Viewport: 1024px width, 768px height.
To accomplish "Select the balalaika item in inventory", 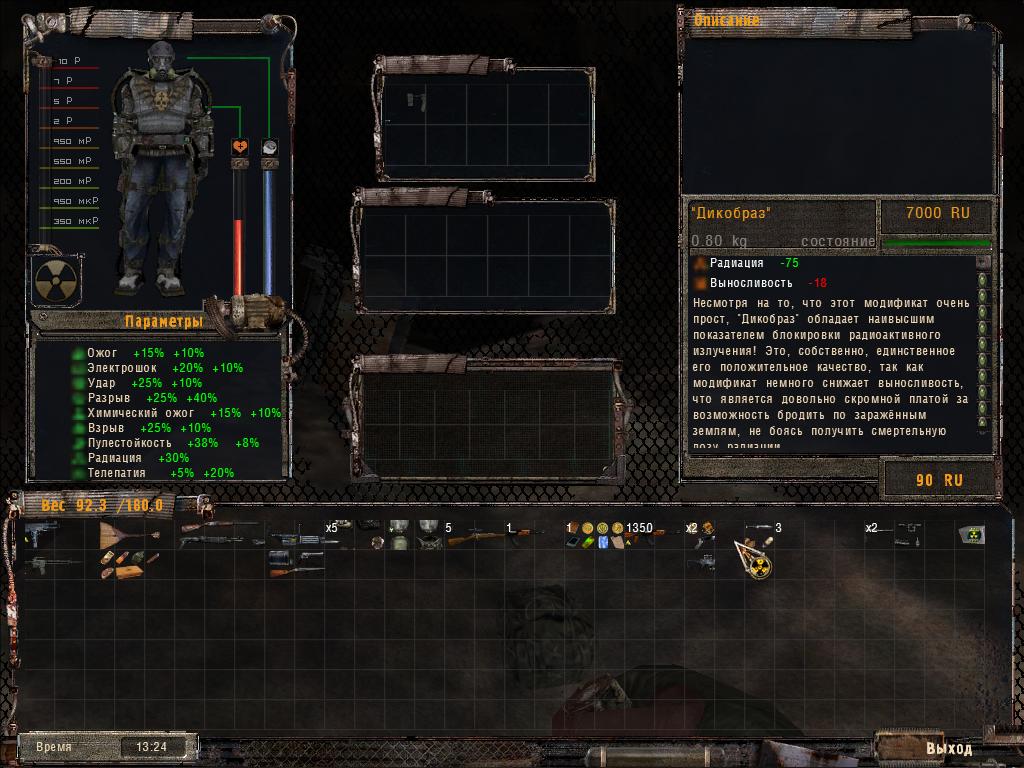I will [118, 536].
